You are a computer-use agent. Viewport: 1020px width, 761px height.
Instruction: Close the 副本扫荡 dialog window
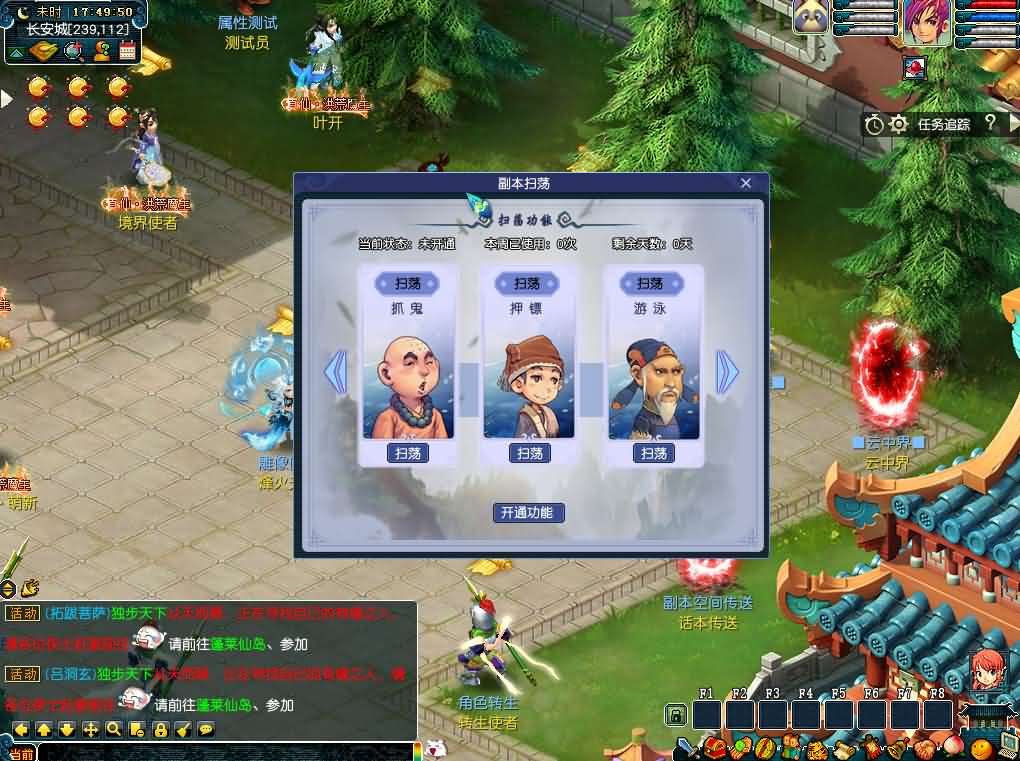coord(745,183)
